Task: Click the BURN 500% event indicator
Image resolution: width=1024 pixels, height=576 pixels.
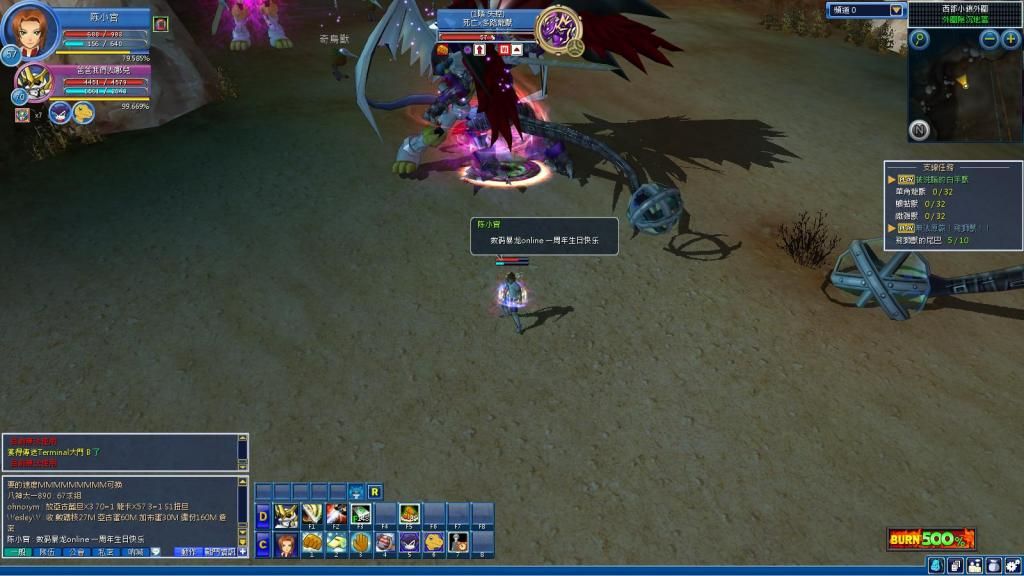Action: click(930, 540)
